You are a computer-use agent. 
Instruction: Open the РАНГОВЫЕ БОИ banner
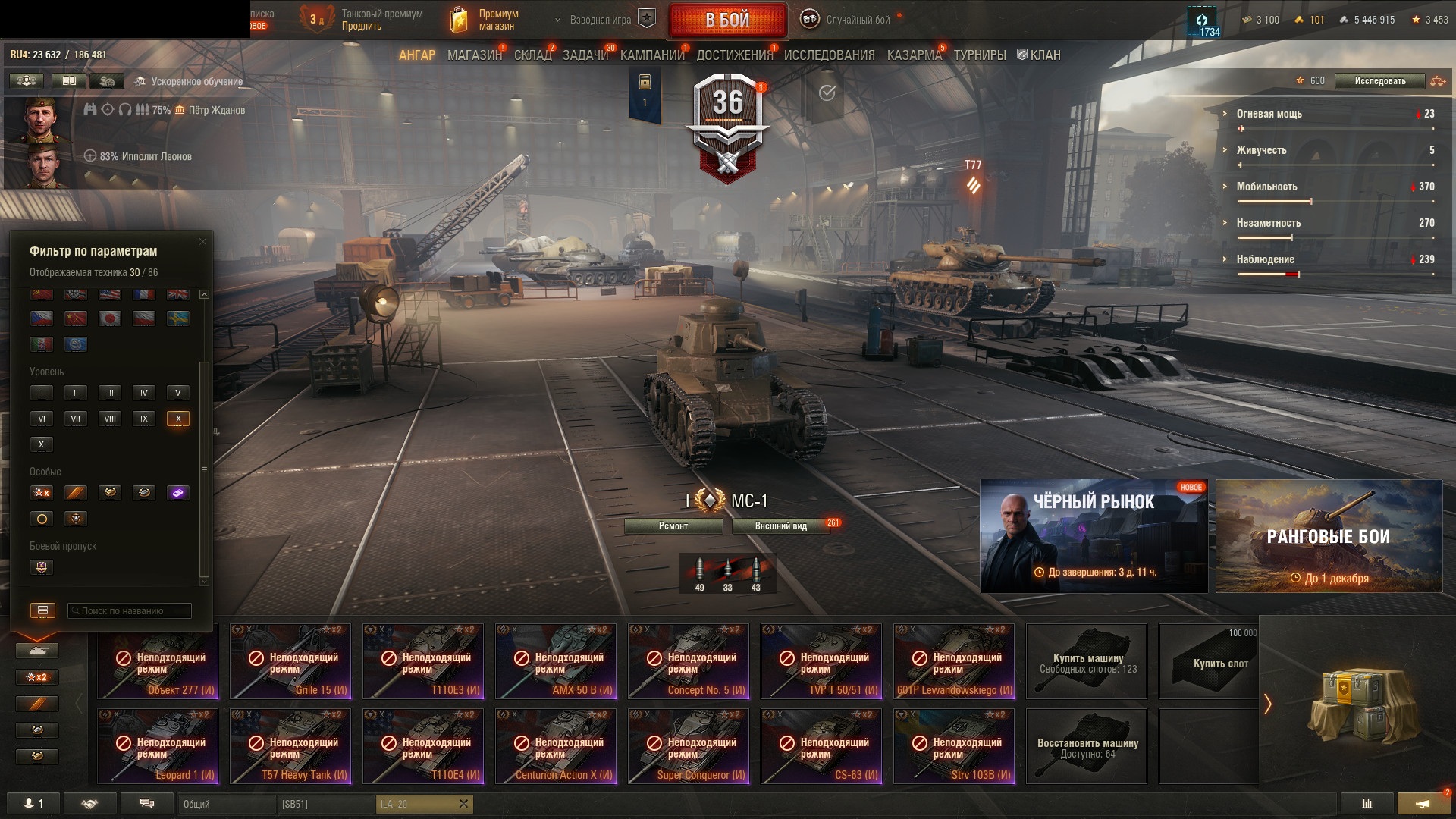[x=1329, y=536]
